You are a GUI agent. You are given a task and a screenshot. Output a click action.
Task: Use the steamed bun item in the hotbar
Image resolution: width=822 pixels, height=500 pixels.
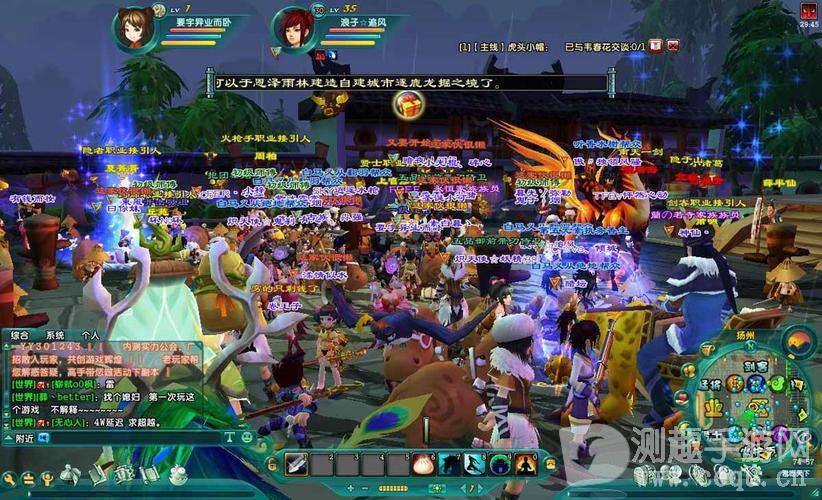tap(421, 463)
